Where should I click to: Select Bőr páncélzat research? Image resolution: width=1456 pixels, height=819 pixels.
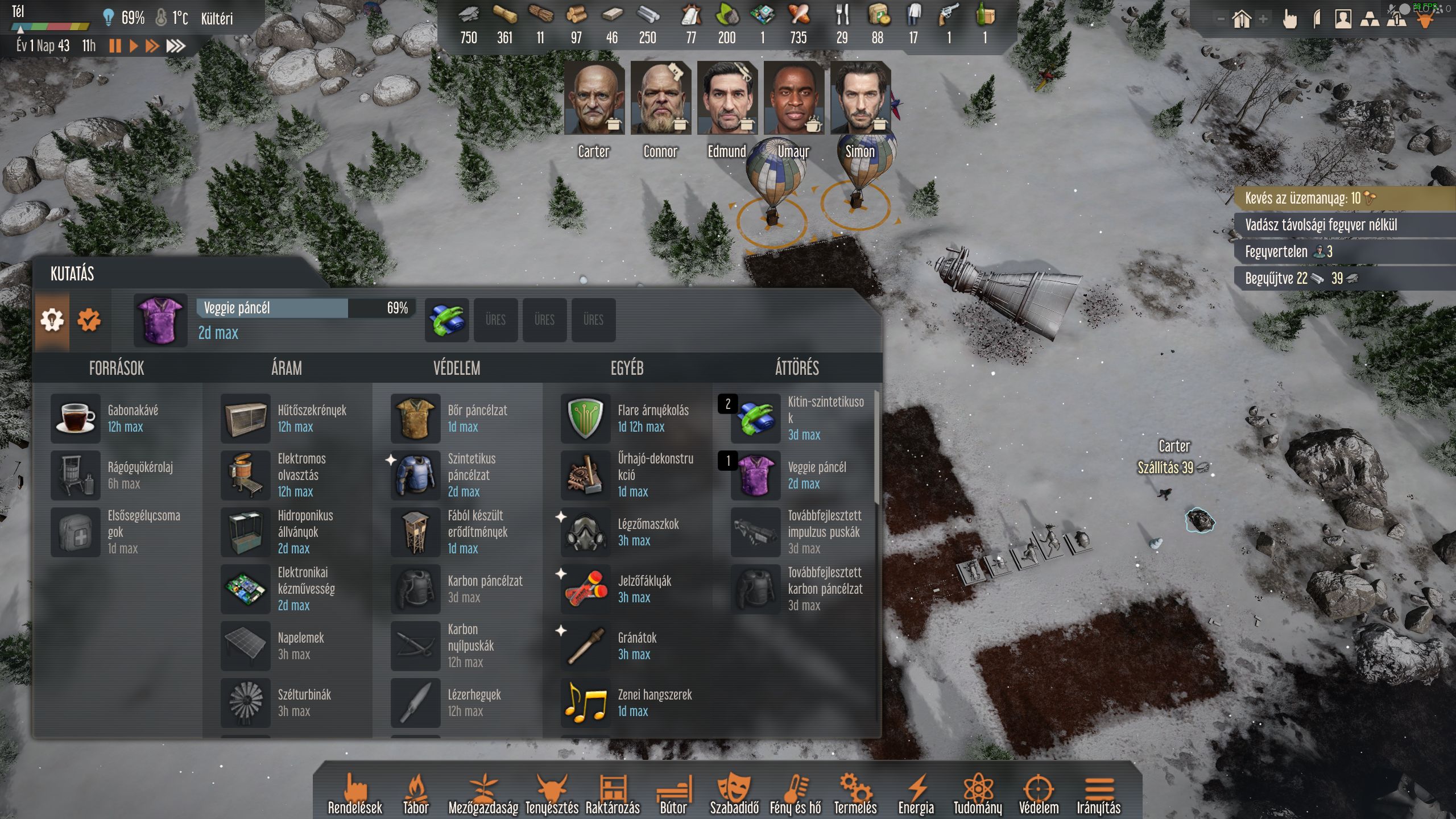click(416, 418)
